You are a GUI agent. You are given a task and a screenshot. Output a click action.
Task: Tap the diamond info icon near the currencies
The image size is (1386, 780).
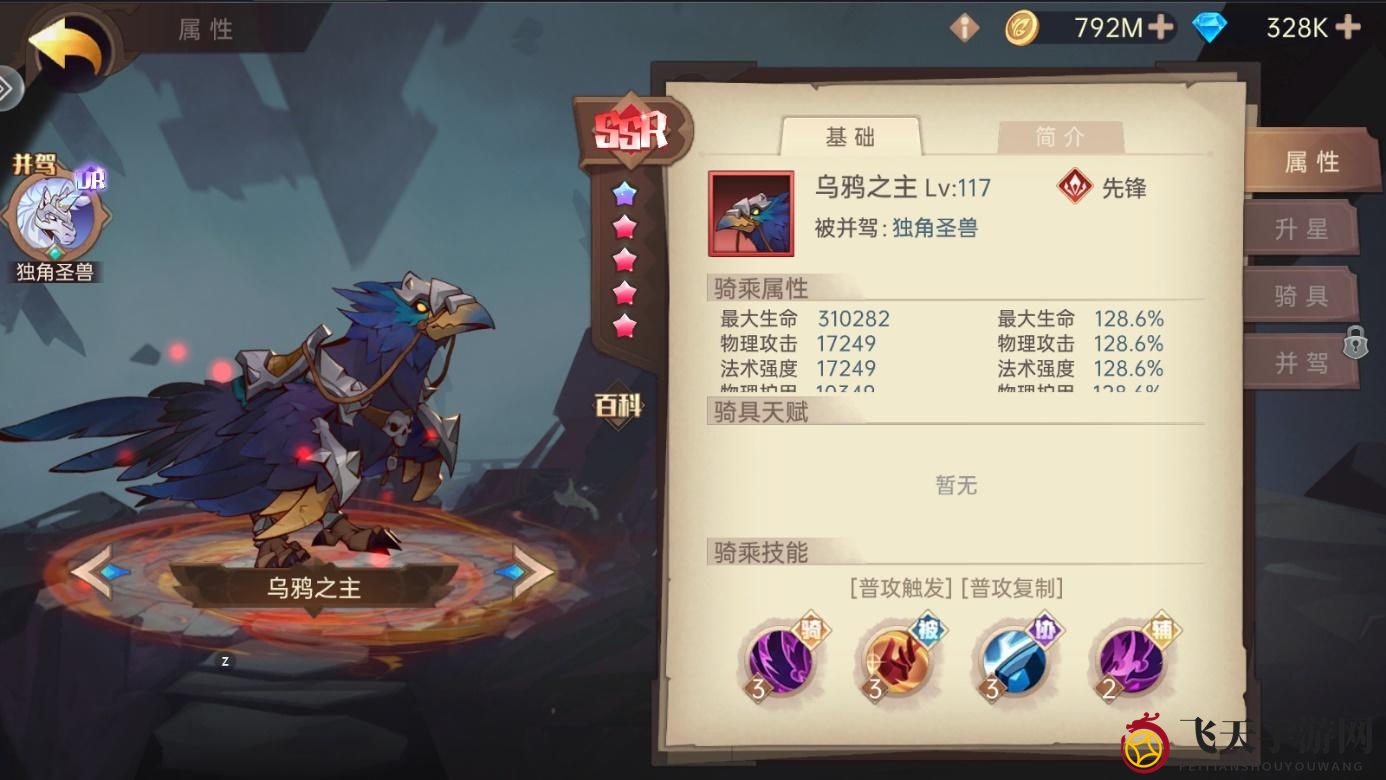point(963,27)
